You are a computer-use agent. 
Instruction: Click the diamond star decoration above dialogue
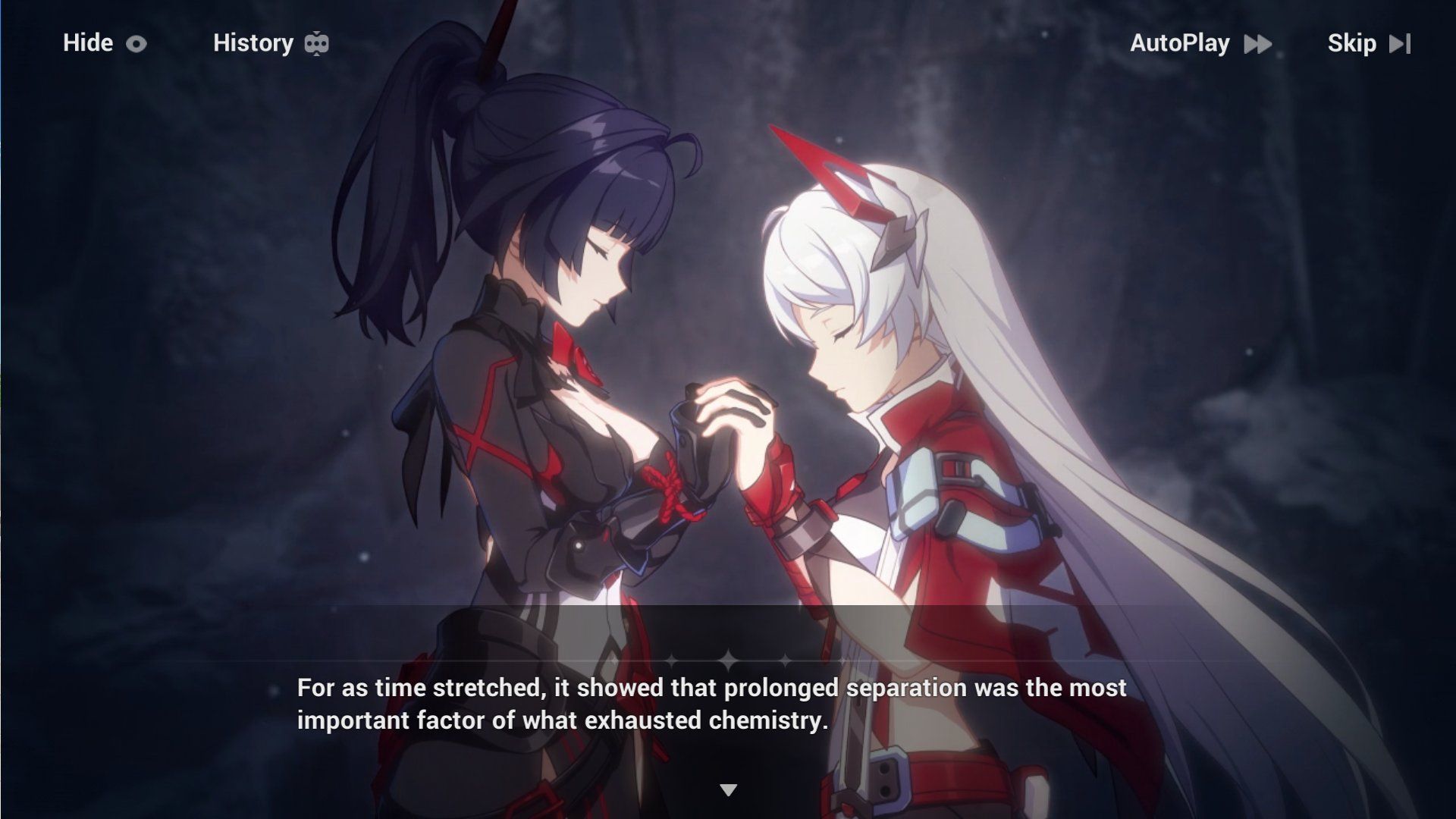[x=728, y=661]
